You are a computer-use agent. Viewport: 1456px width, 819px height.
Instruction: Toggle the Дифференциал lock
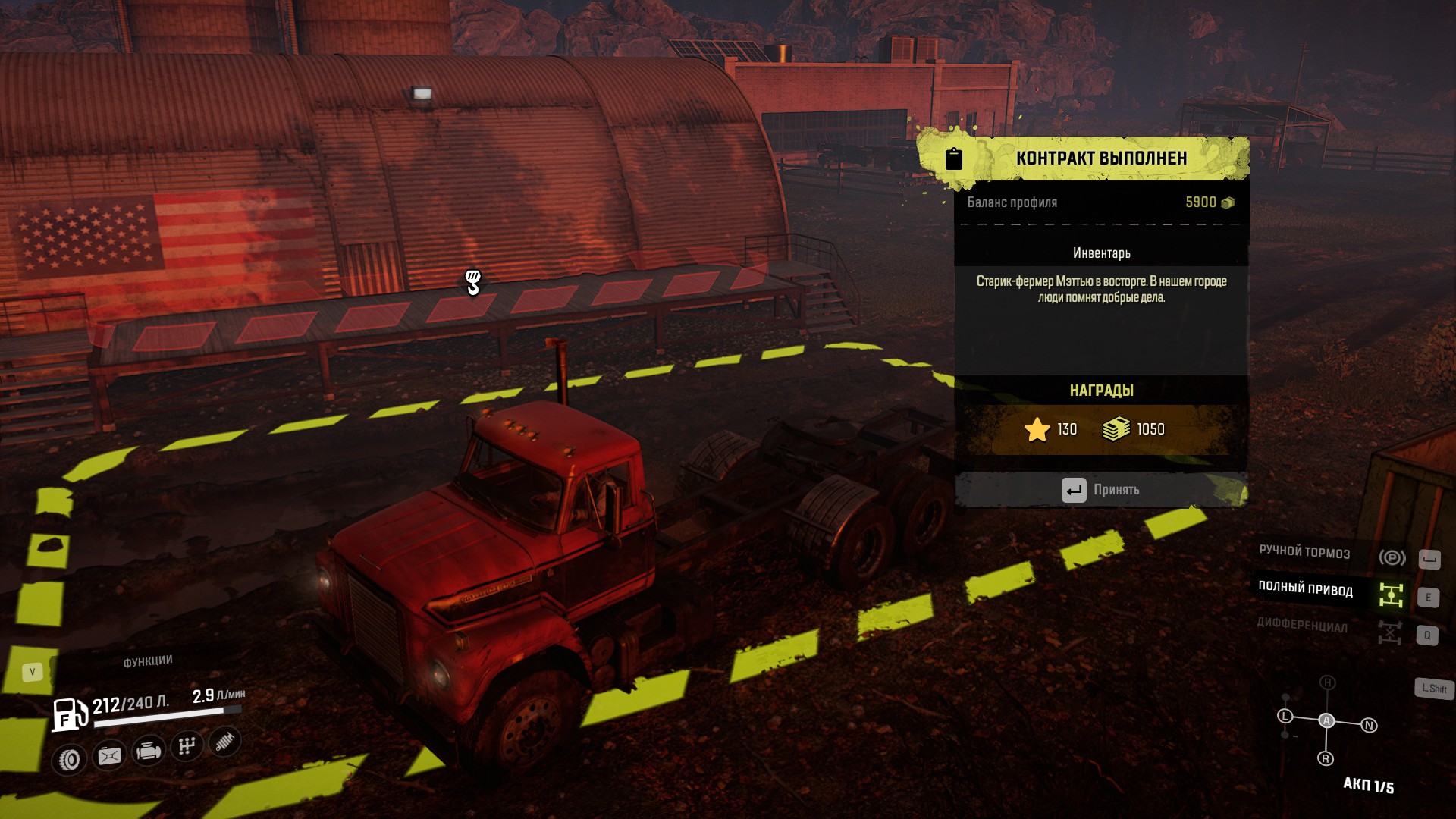point(1389,632)
